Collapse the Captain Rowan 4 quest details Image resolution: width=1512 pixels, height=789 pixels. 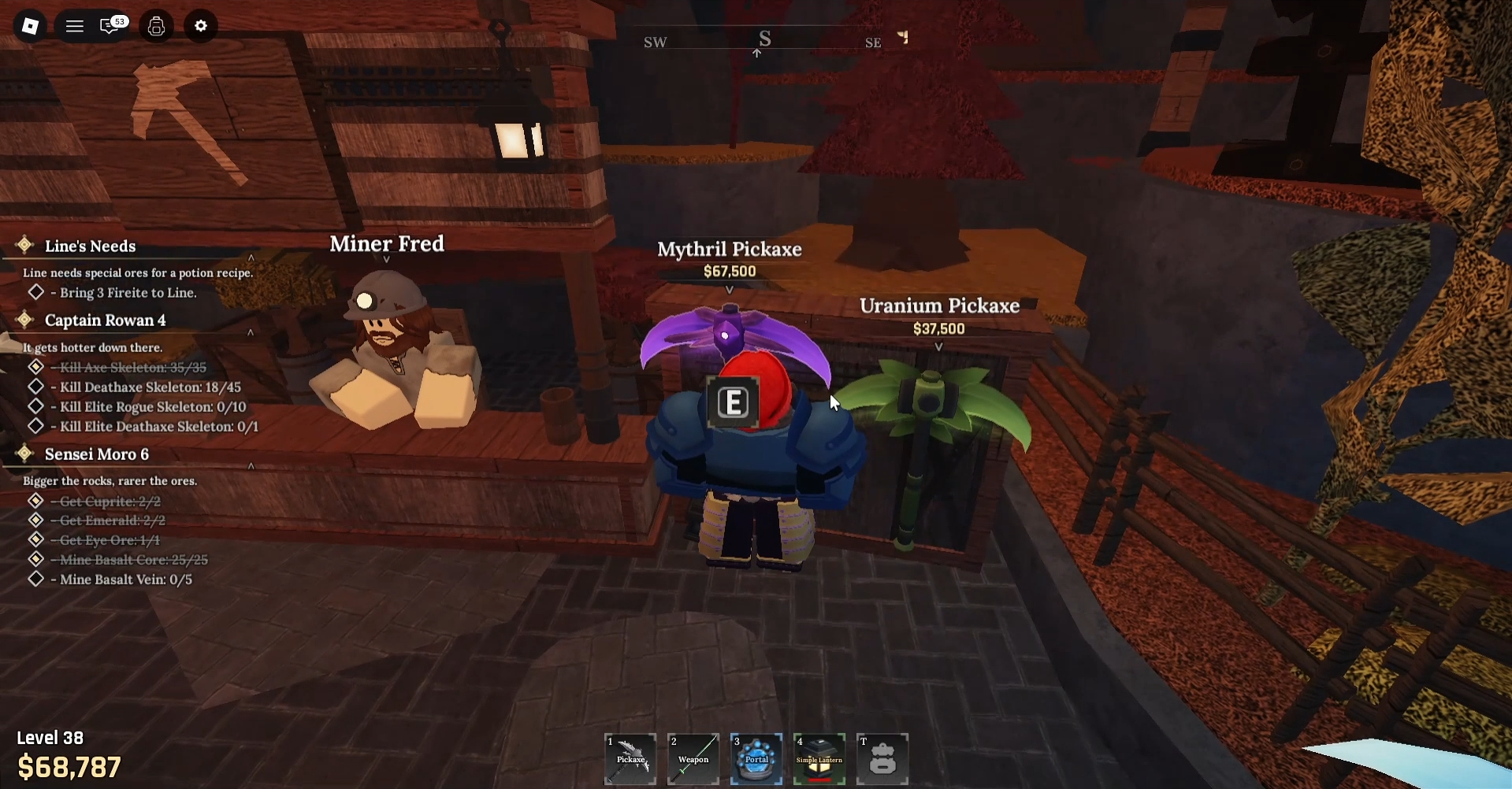pos(251,332)
